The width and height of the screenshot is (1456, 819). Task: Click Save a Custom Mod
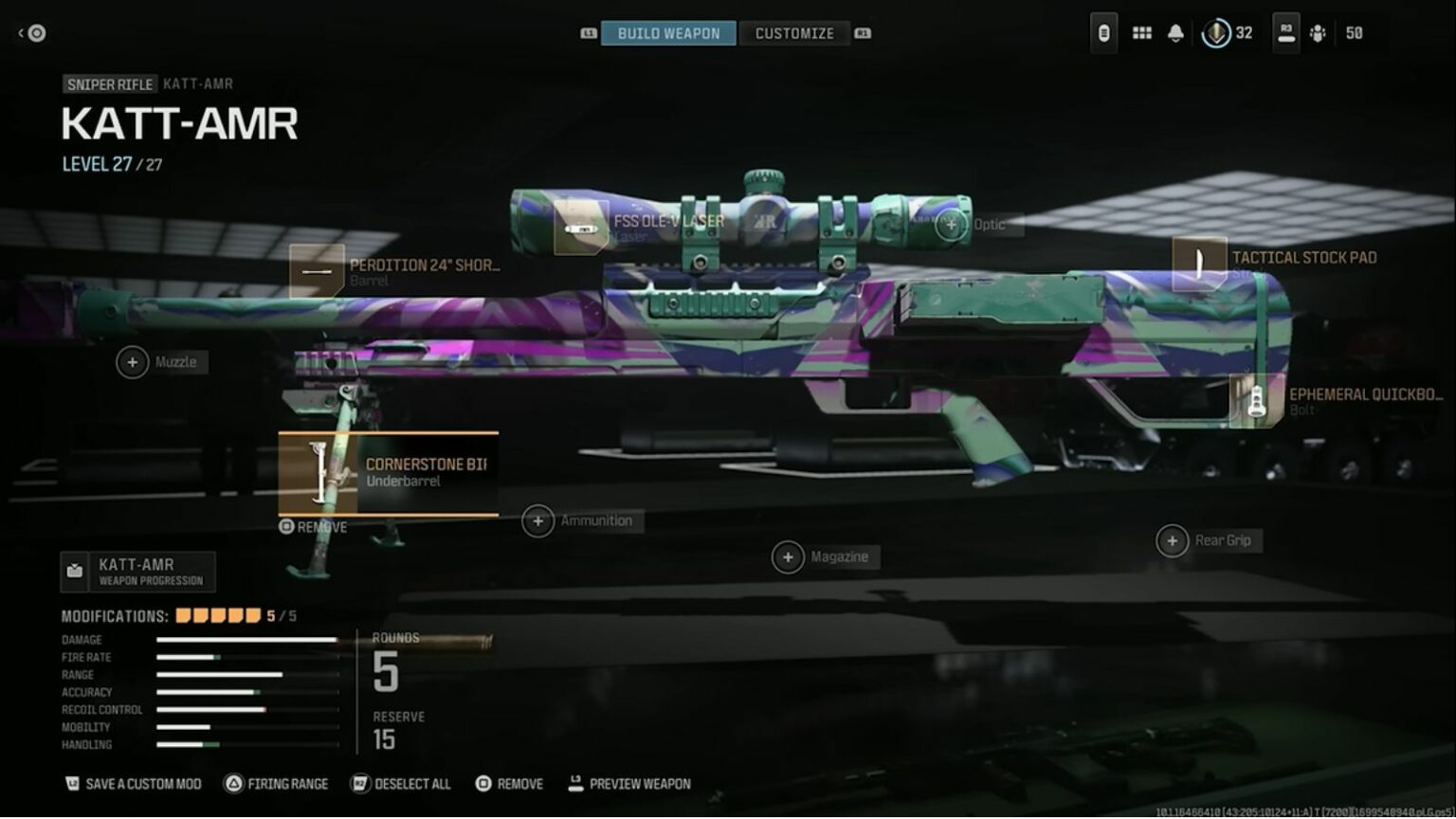point(131,784)
